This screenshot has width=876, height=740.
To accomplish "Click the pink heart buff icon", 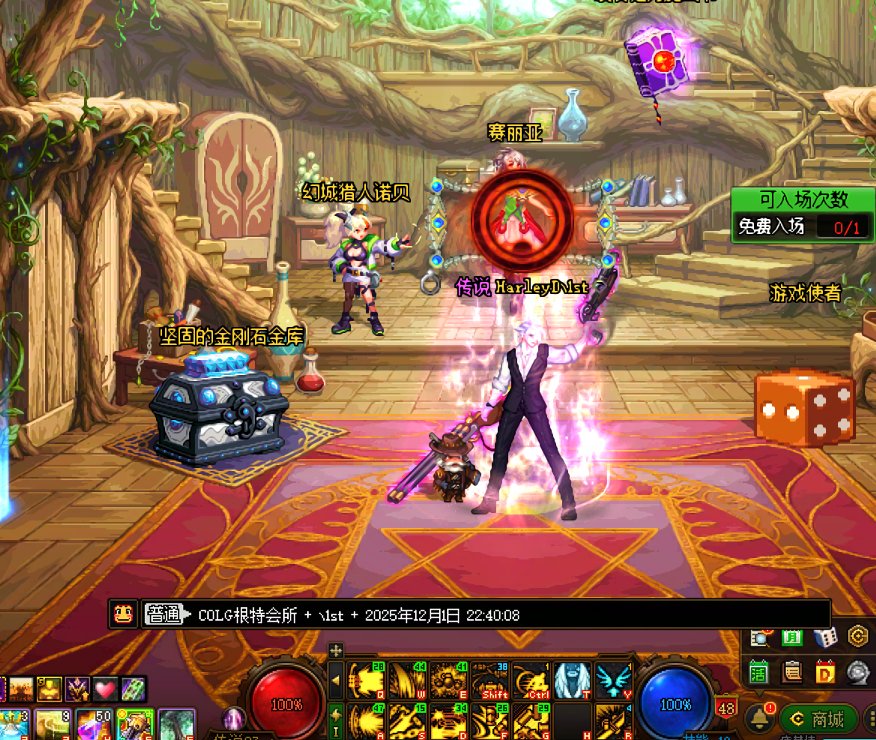I will point(105,688).
